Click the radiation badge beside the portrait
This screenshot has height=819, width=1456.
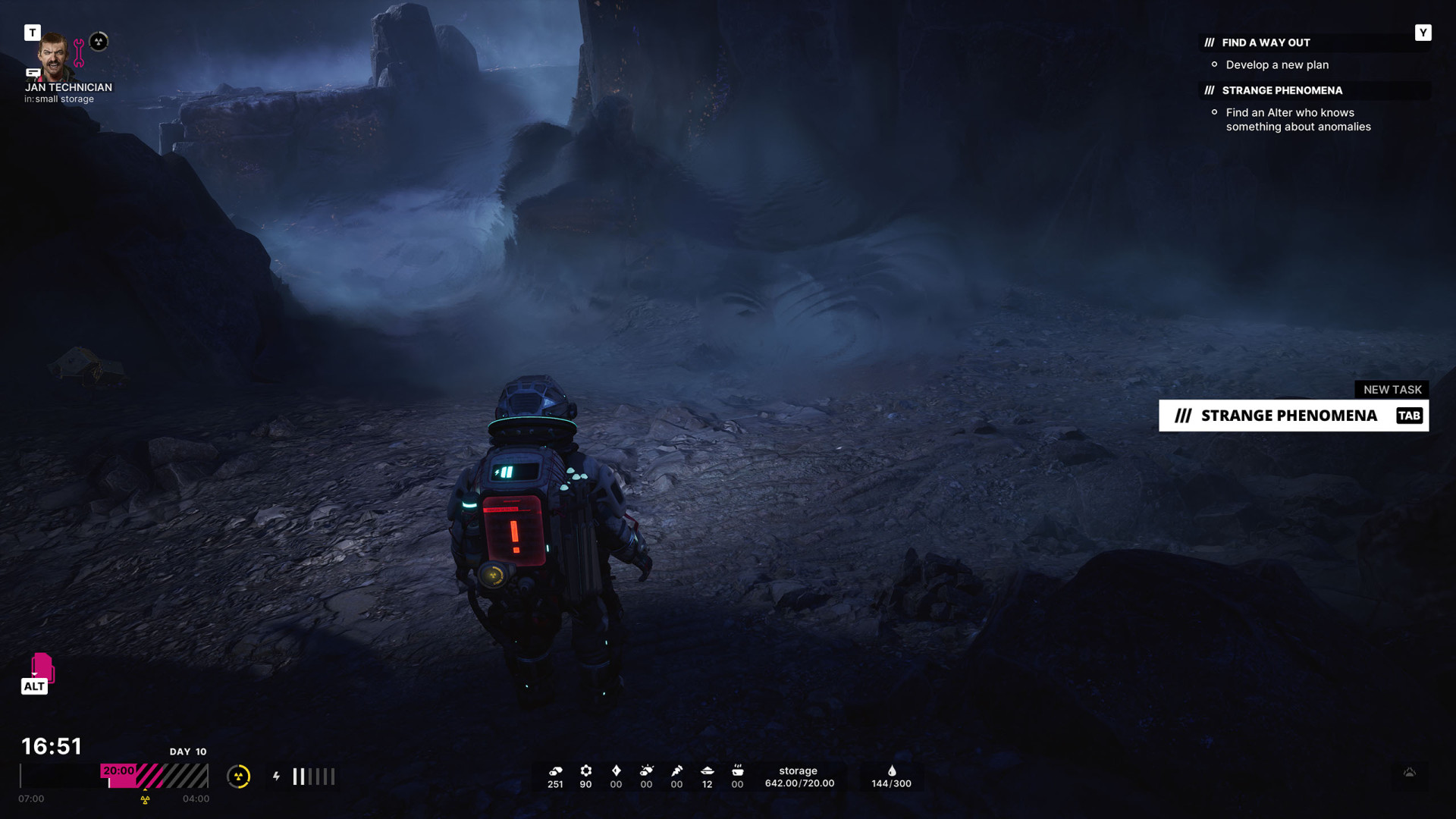click(99, 42)
